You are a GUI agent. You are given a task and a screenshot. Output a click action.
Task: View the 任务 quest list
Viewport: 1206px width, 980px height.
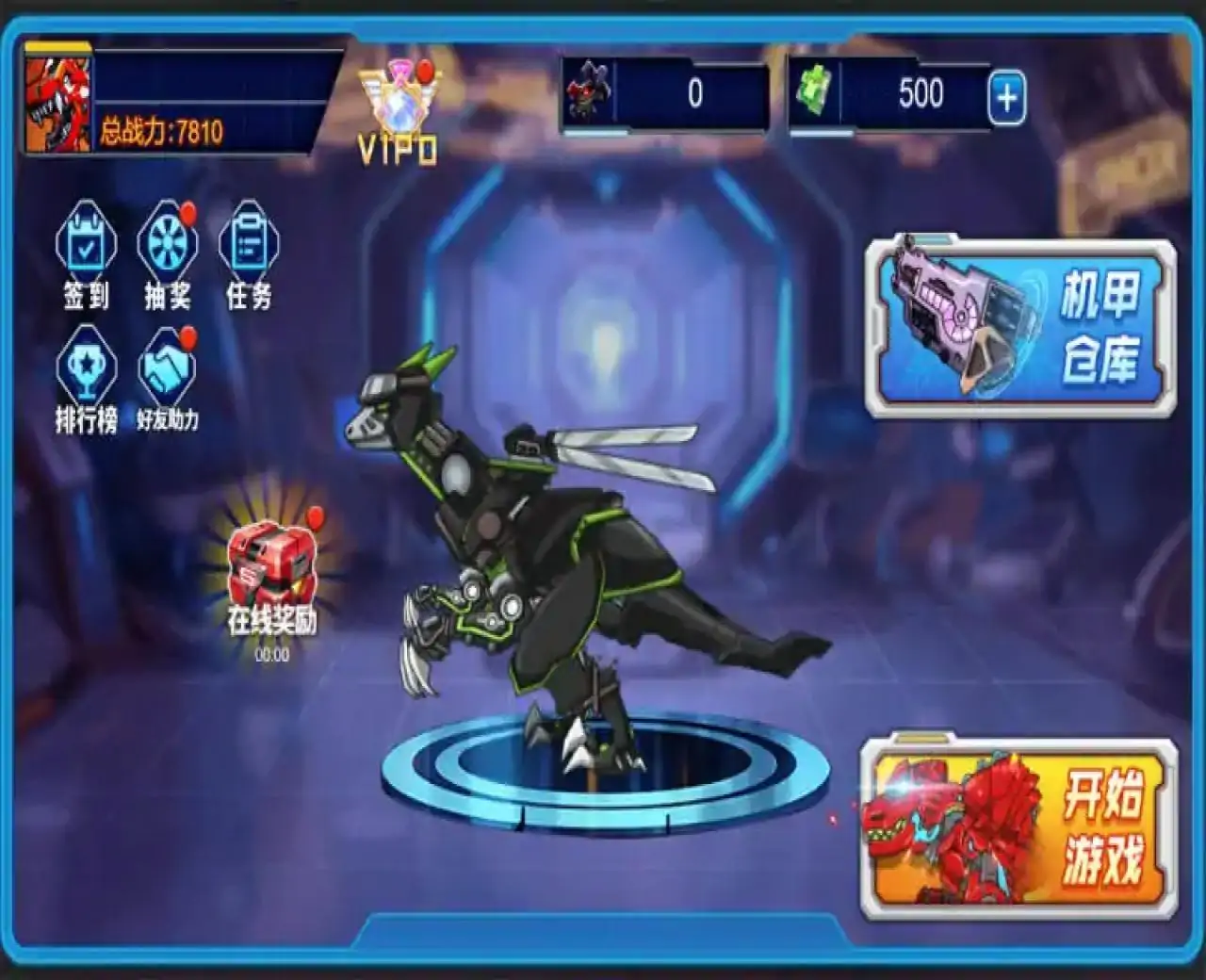pos(247,243)
